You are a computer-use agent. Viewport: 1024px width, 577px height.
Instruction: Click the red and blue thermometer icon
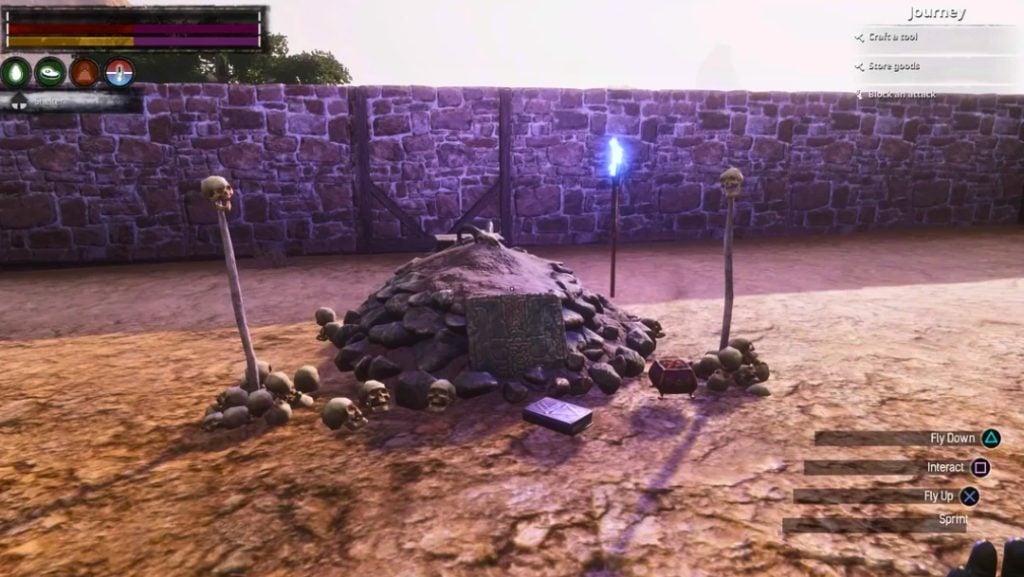(x=119, y=72)
